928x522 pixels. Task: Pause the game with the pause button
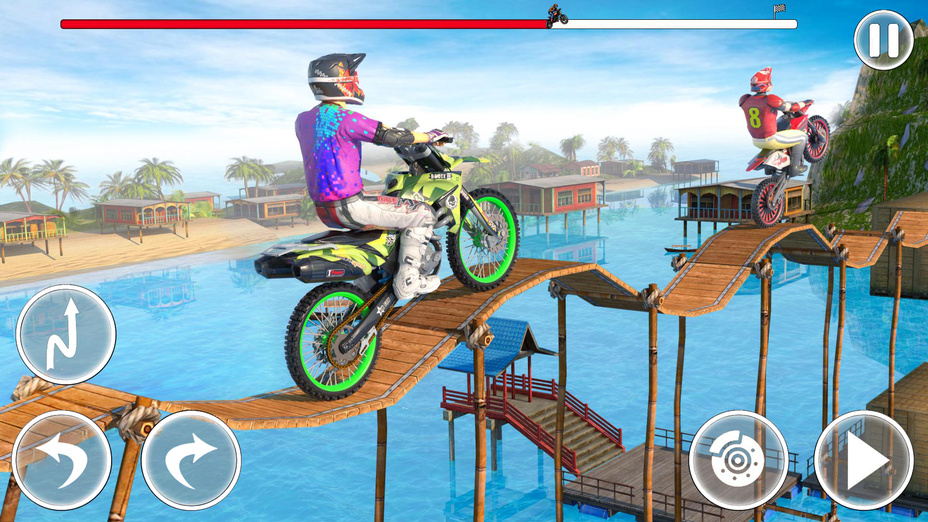pyautogui.click(x=883, y=40)
